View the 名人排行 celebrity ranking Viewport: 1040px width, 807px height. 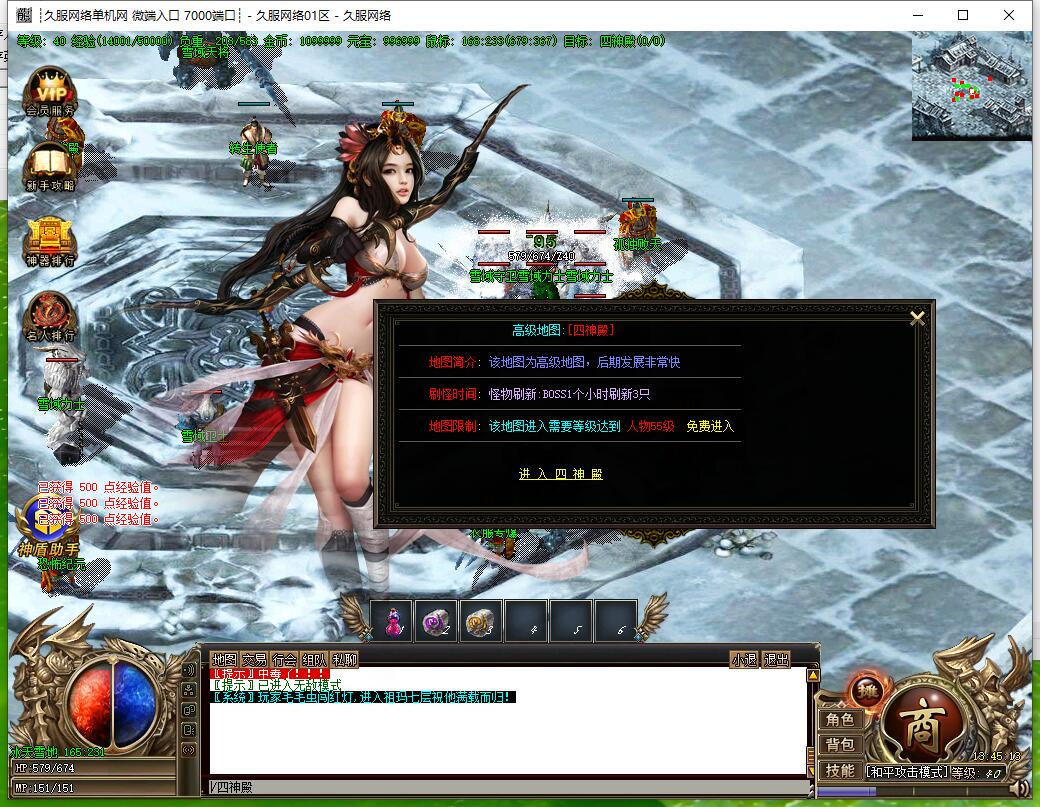(50, 316)
